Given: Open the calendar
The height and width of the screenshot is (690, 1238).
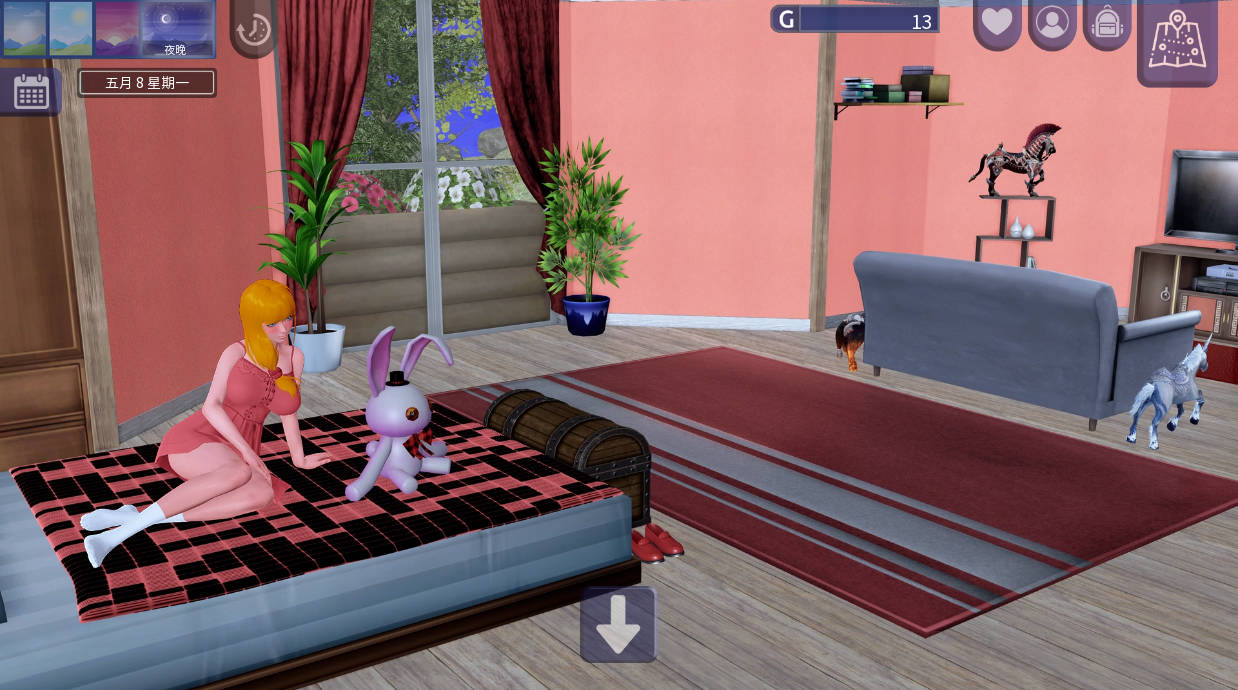Looking at the screenshot, I should point(31,92).
